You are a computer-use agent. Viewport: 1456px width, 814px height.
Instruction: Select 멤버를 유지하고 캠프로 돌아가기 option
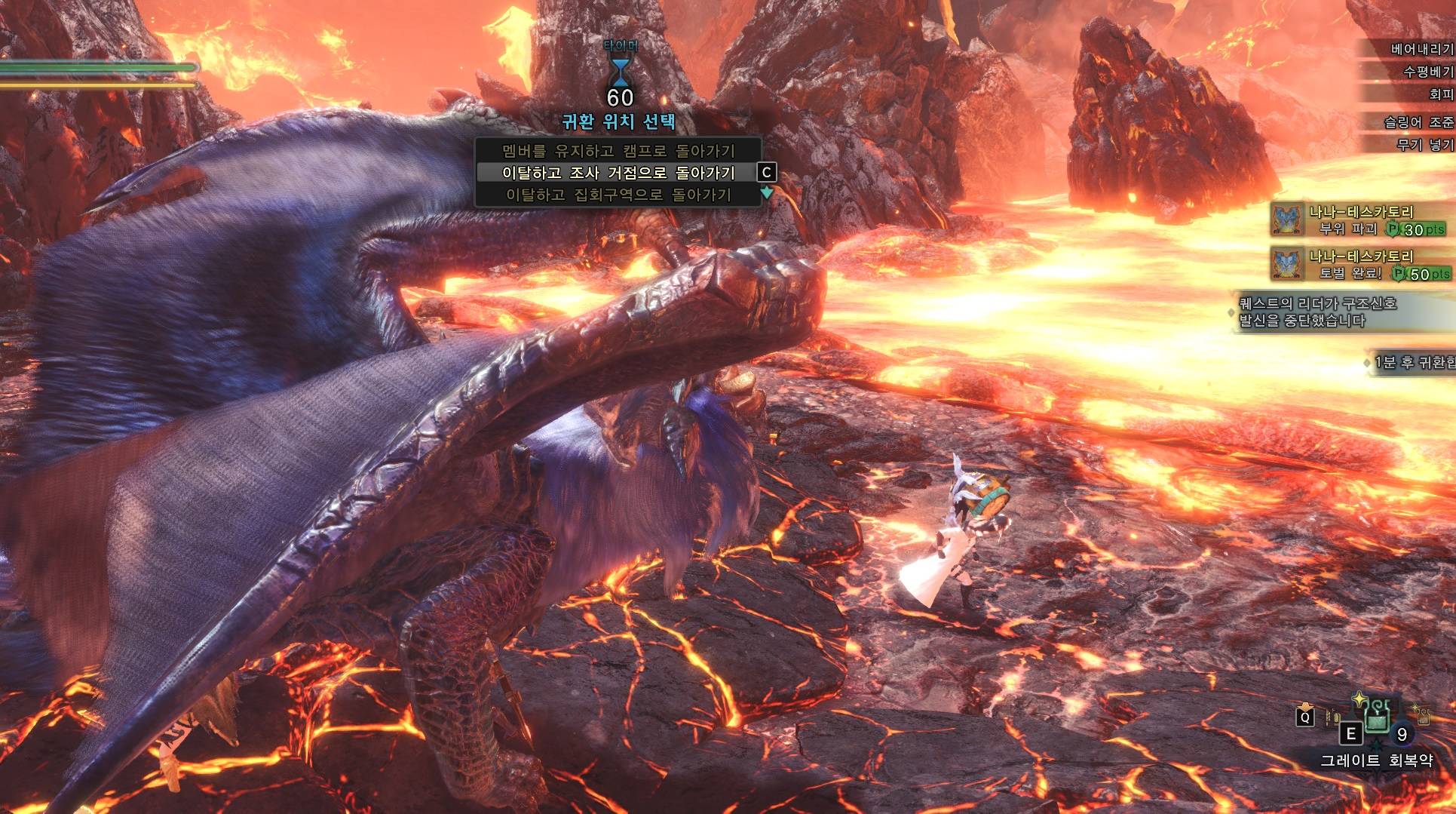(618, 150)
